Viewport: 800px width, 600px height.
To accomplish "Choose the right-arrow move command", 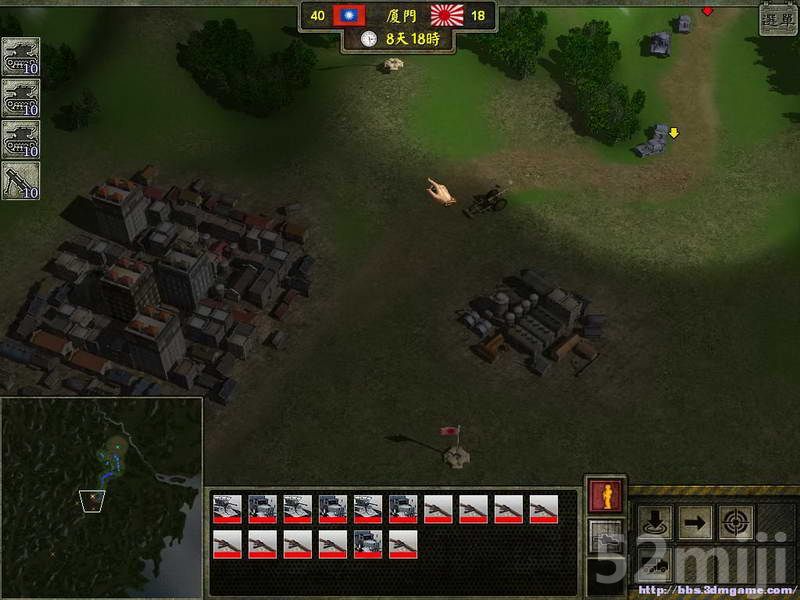I will (x=695, y=522).
